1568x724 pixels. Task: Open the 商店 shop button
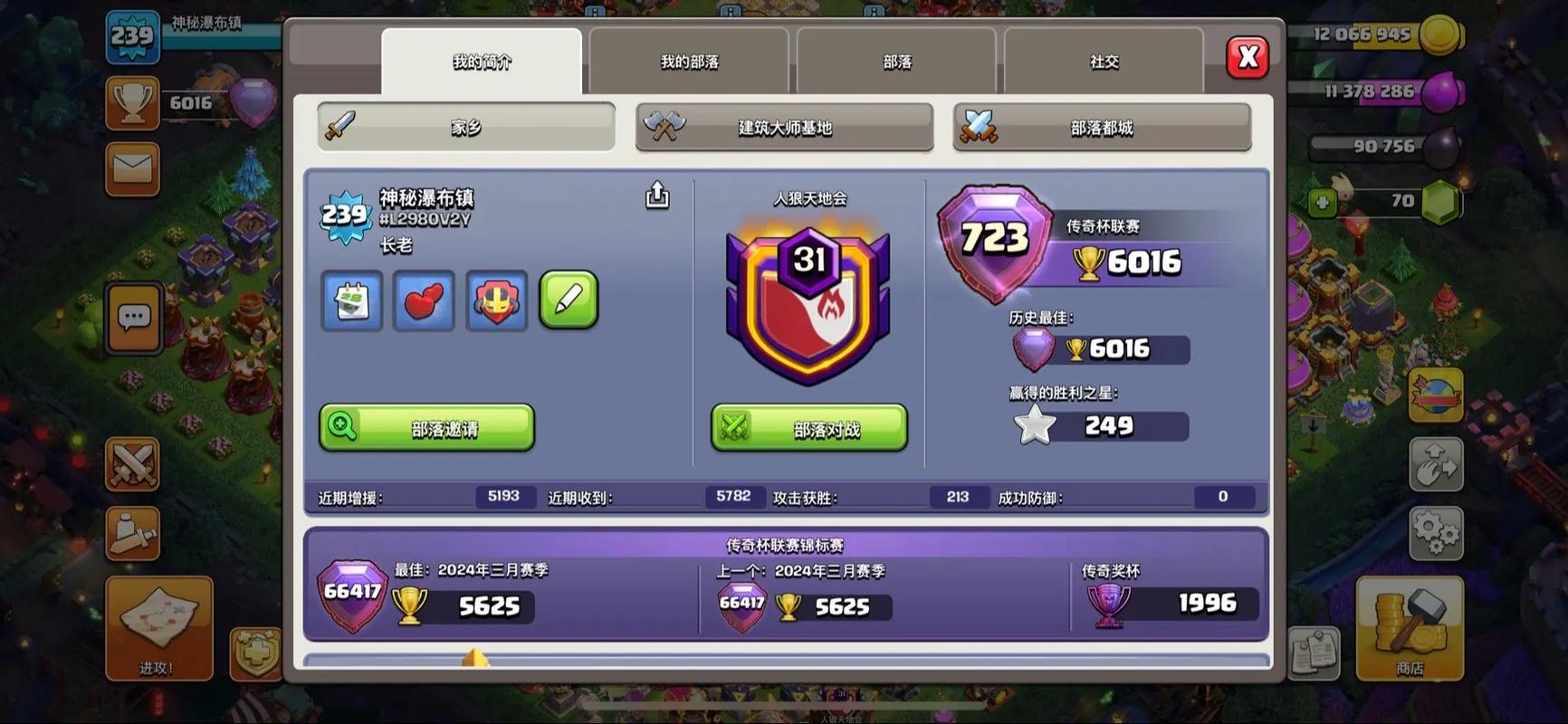coord(1409,628)
